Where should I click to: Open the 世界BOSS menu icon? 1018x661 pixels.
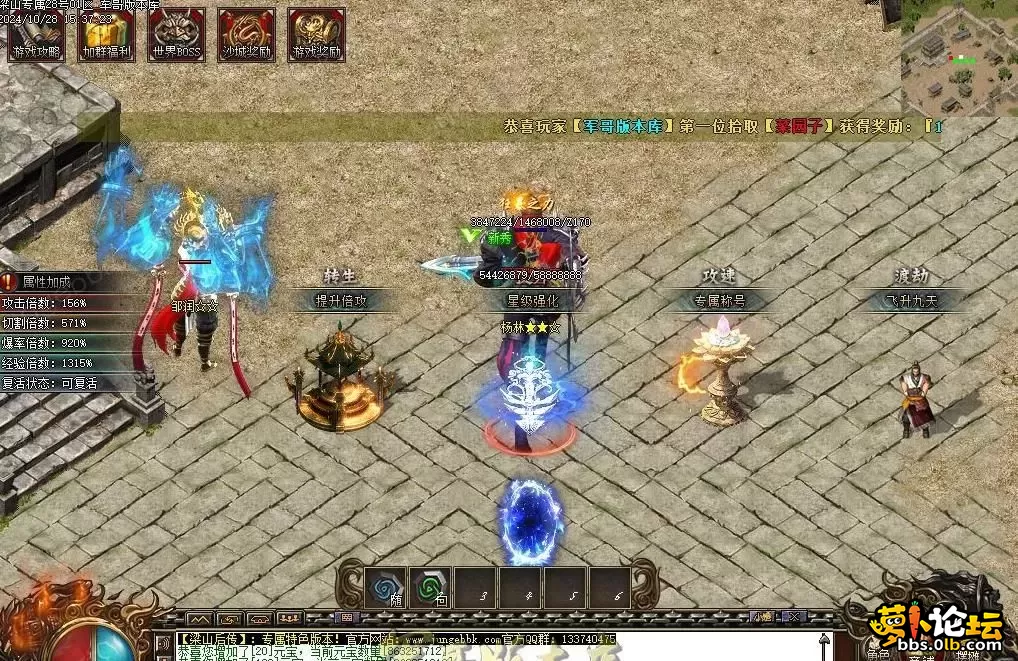click(x=177, y=35)
